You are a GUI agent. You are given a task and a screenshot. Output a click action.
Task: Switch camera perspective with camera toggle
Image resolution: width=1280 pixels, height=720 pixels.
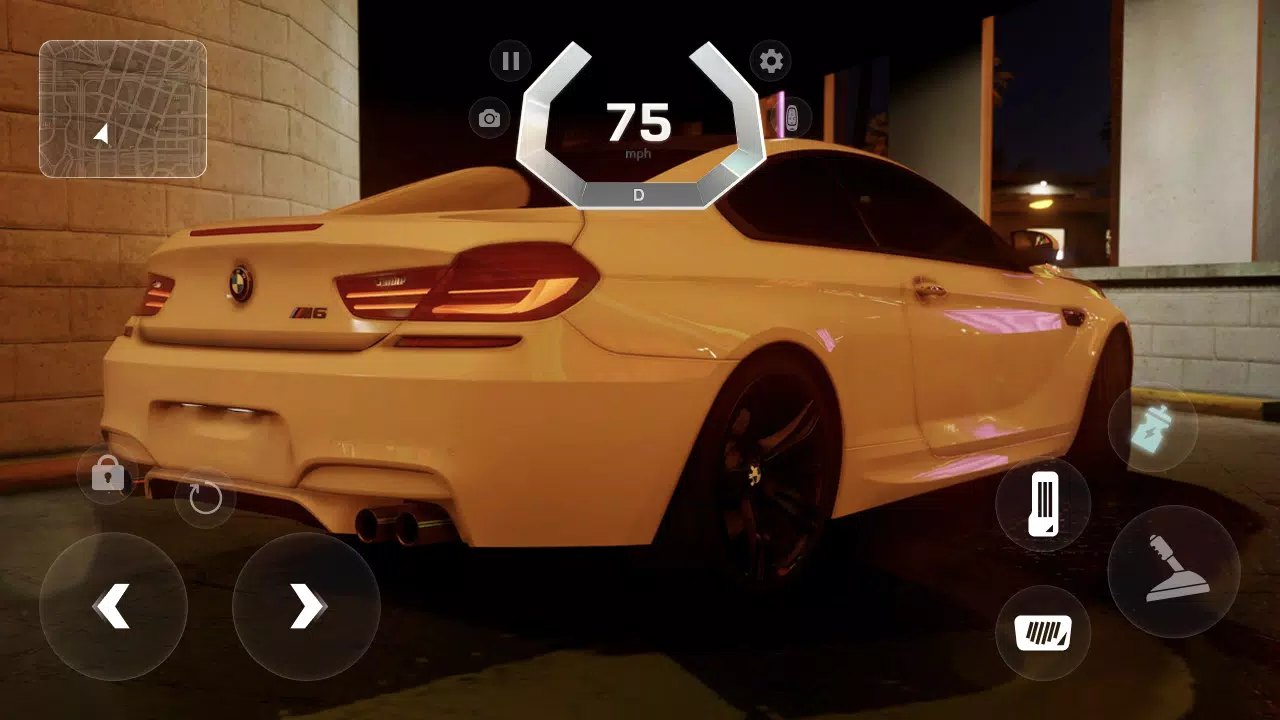488,118
